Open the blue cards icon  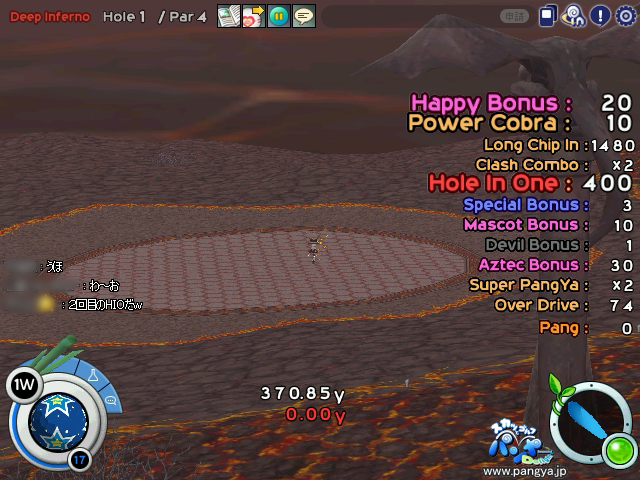[548, 16]
